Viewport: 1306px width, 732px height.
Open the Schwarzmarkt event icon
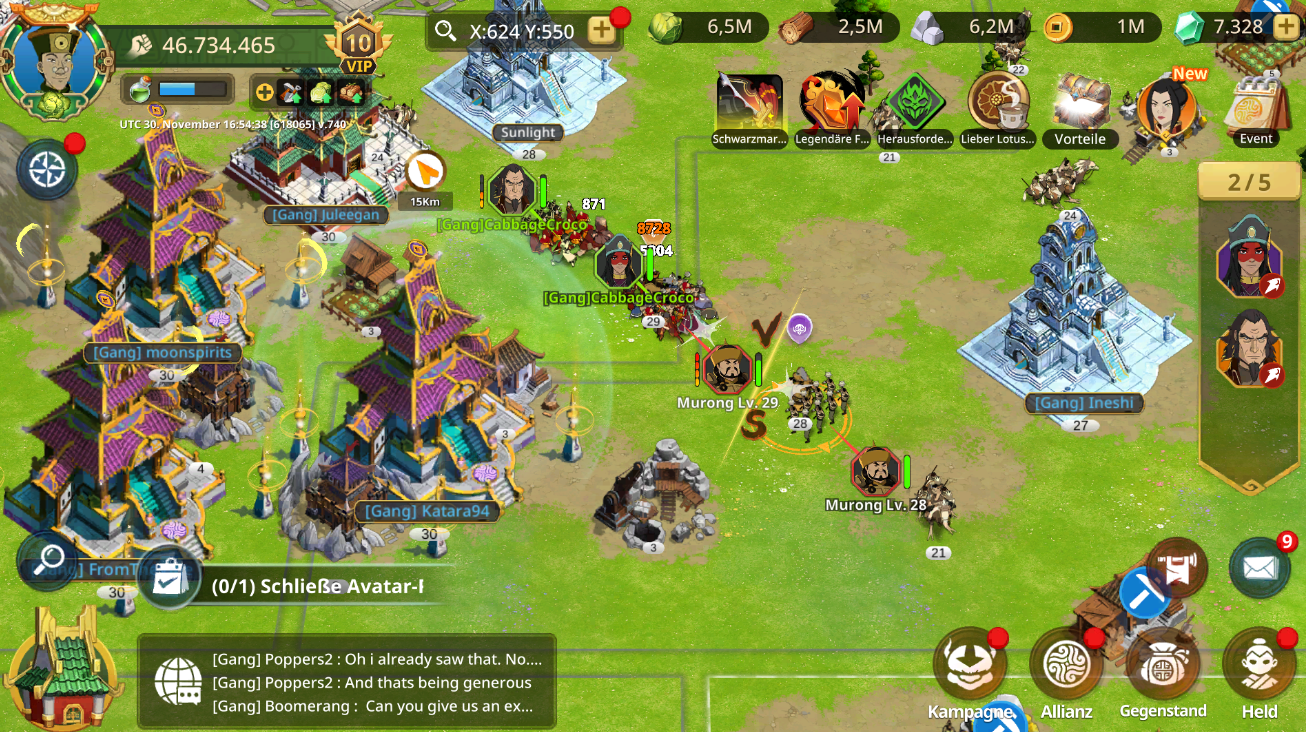(749, 103)
